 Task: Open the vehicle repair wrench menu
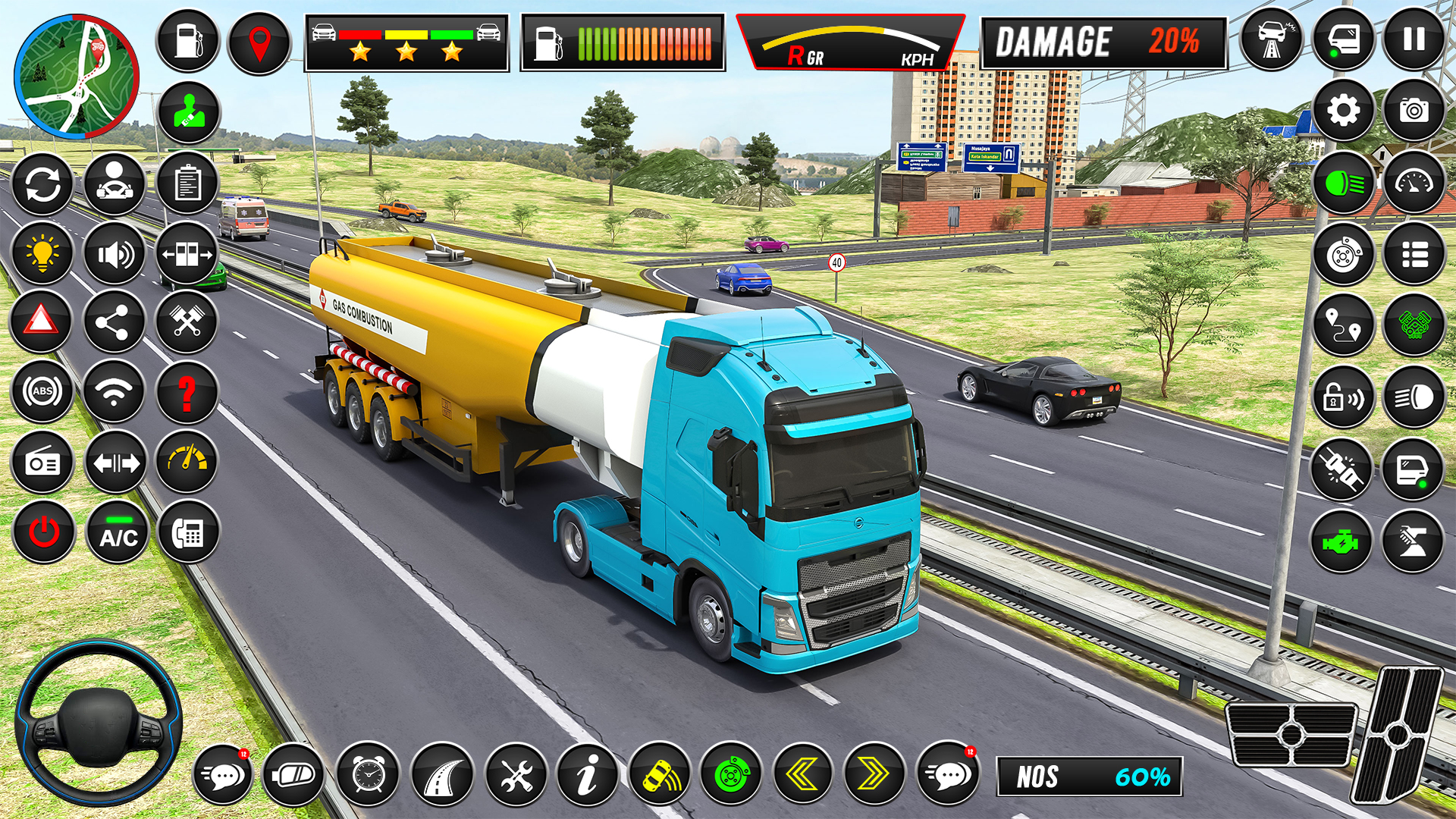point(519,775)
